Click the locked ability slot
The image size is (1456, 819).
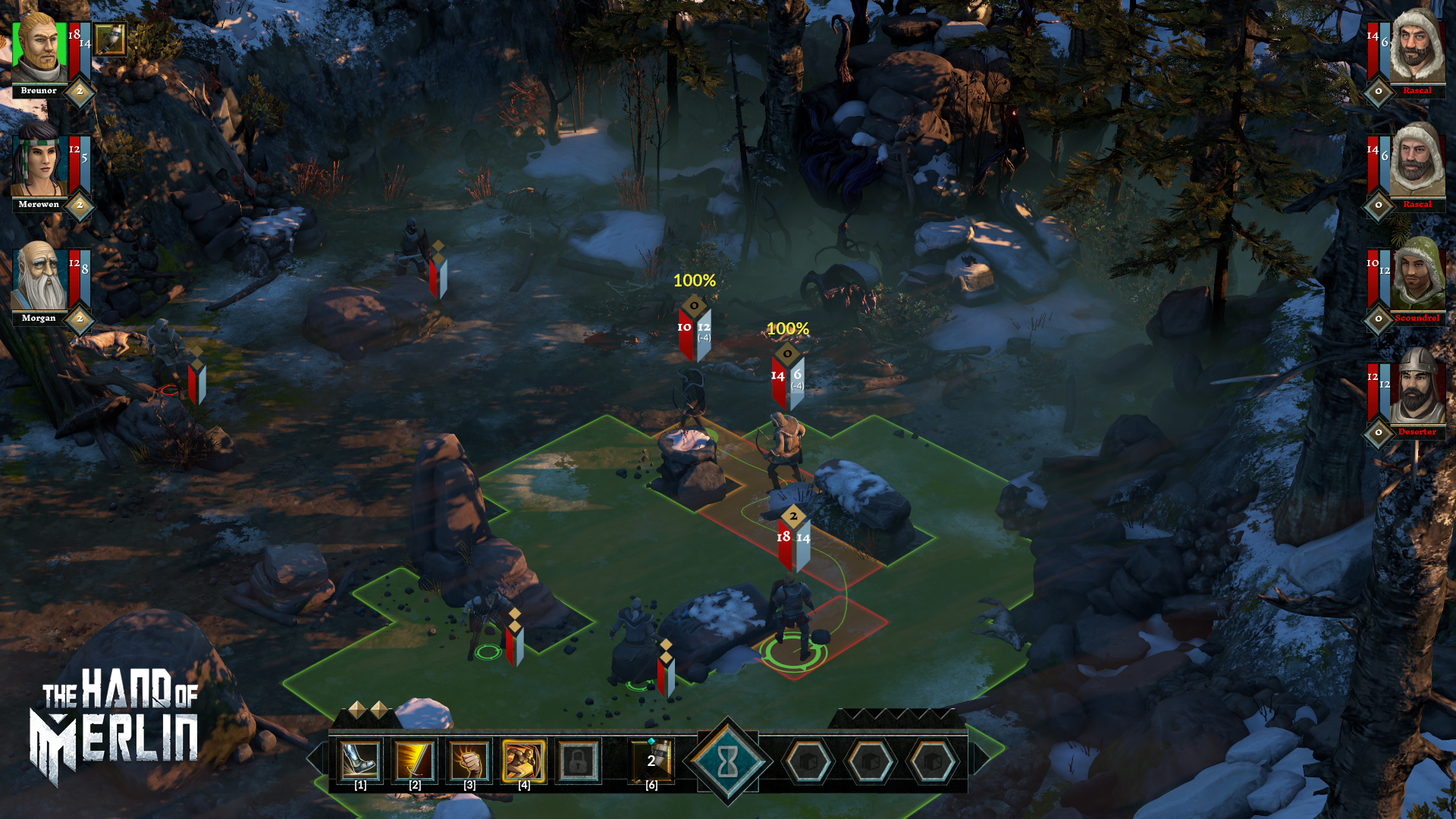point(579,761)
